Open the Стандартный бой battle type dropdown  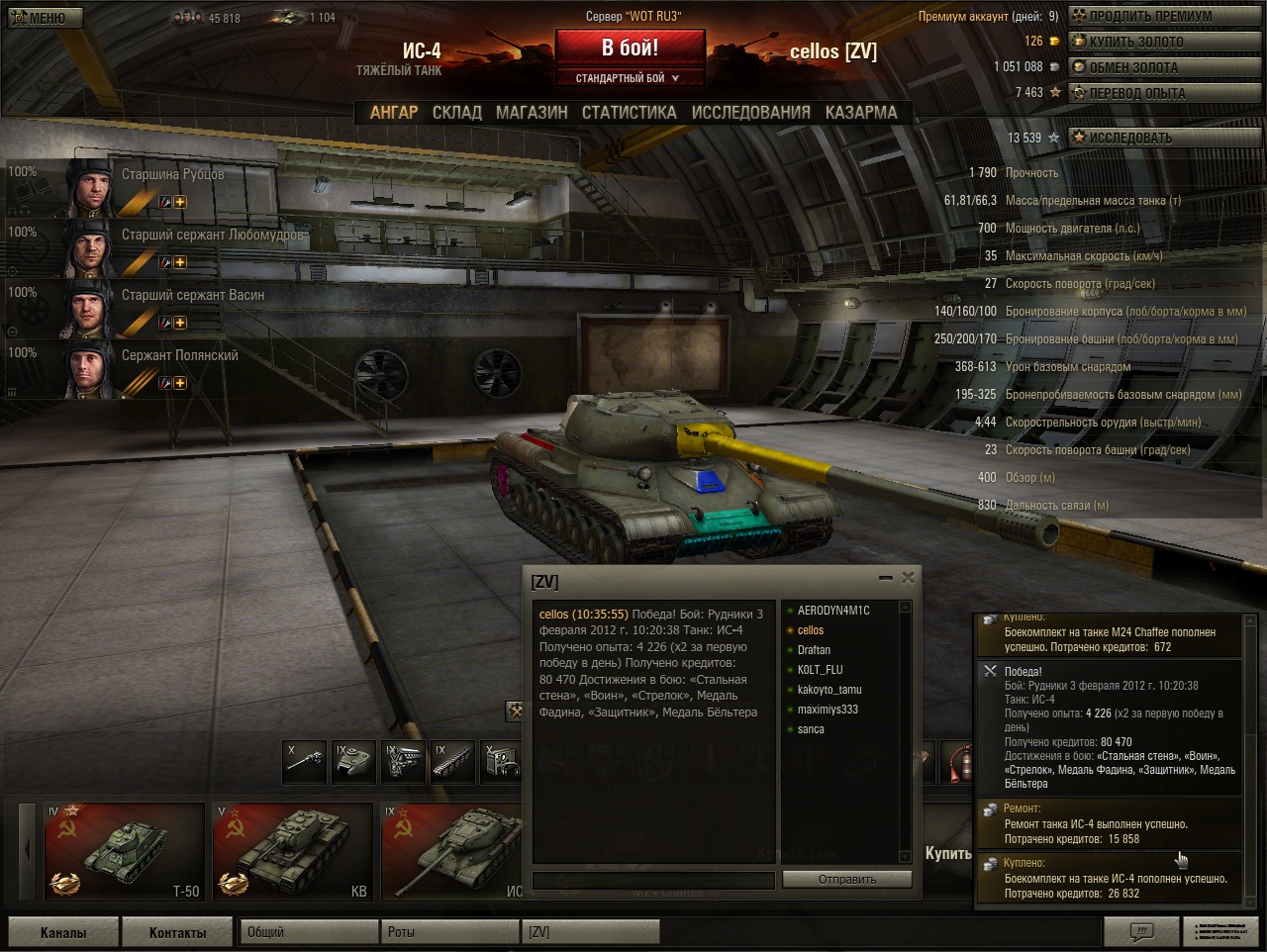pyautogui.click(x=630, y=78)
